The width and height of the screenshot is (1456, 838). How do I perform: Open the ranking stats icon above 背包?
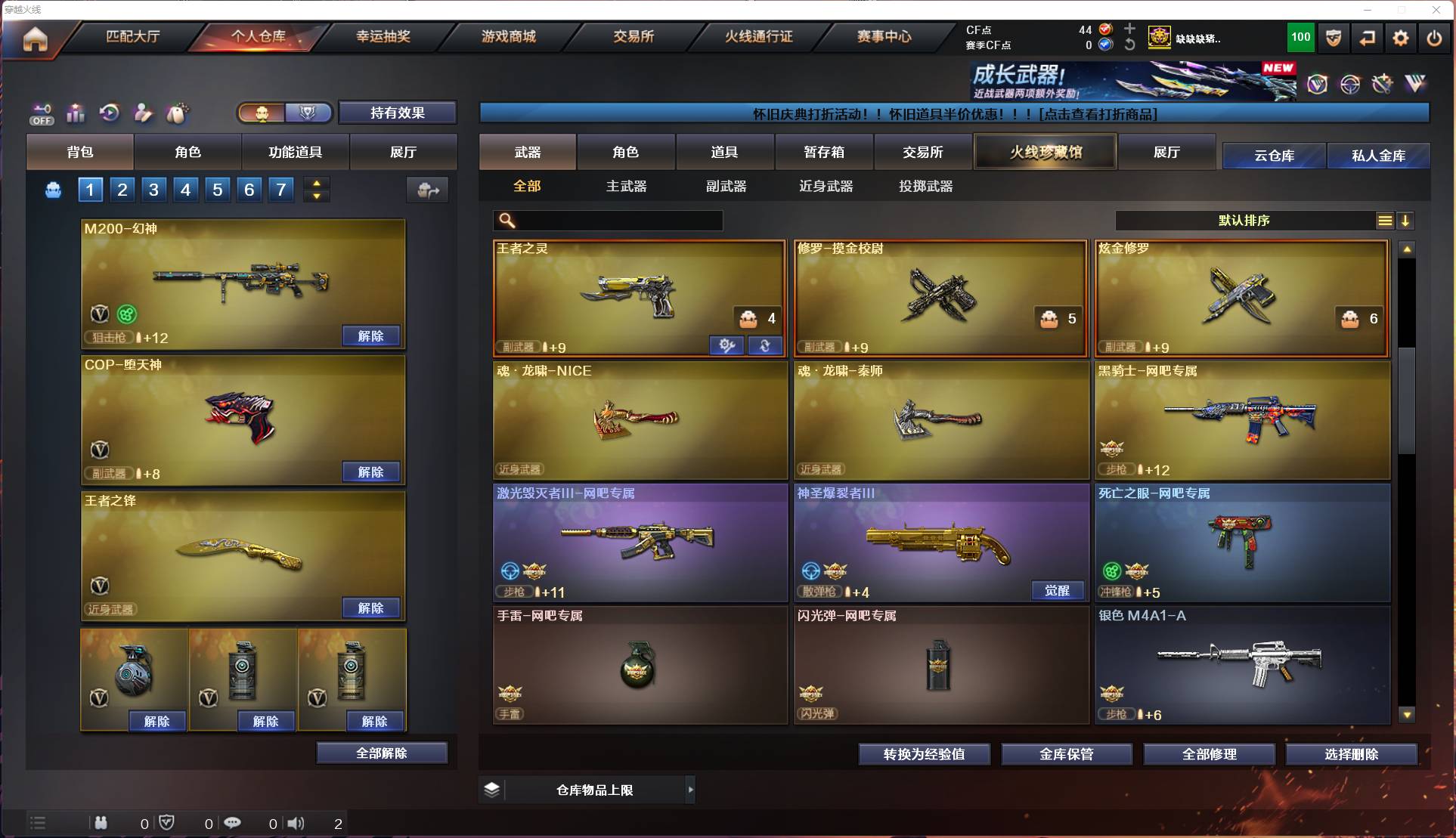(x=76, y=113)
